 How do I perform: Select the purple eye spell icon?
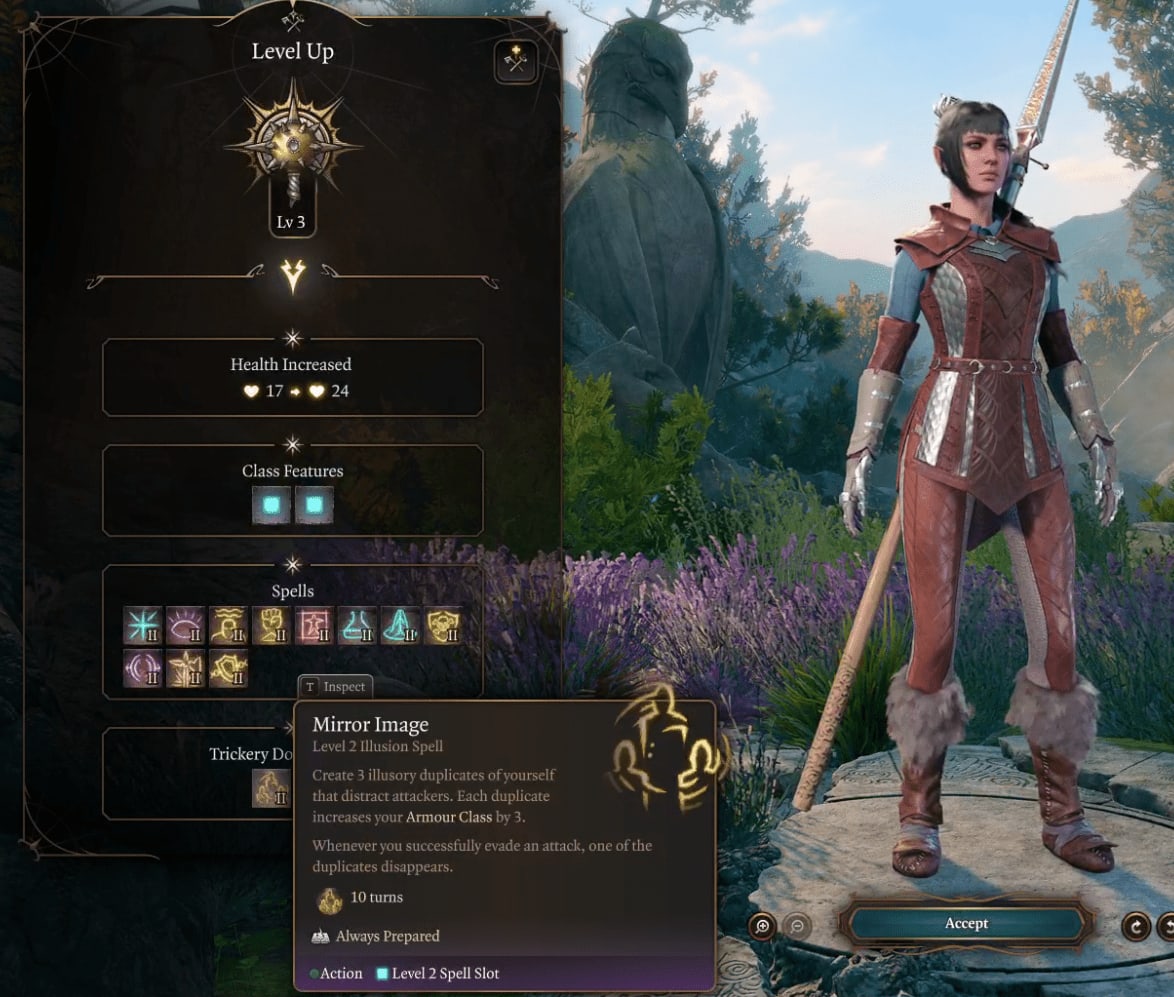[x=186, y=625]
